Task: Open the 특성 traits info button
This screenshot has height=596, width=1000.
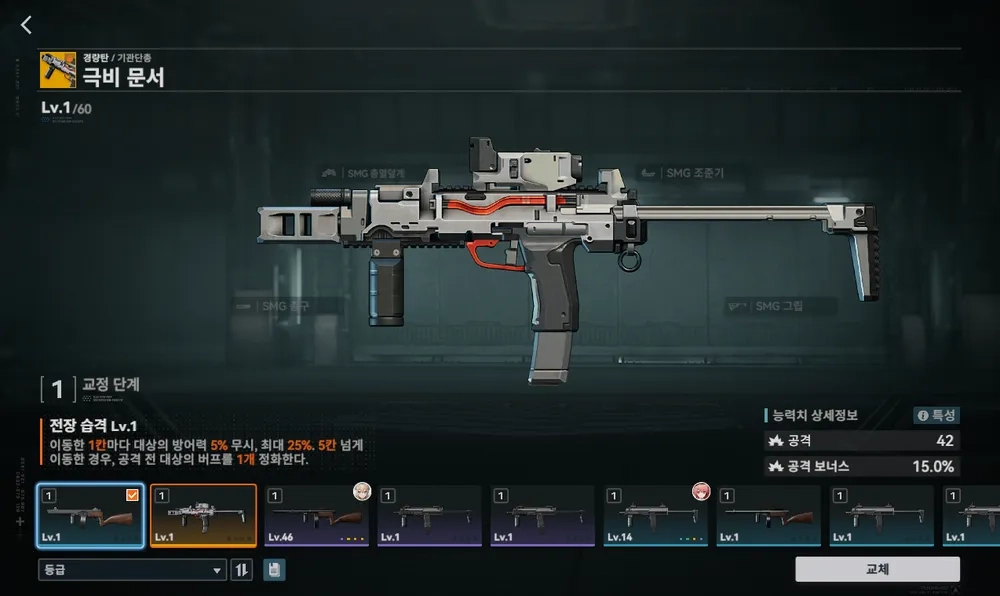Action: [x=936, y=415]
